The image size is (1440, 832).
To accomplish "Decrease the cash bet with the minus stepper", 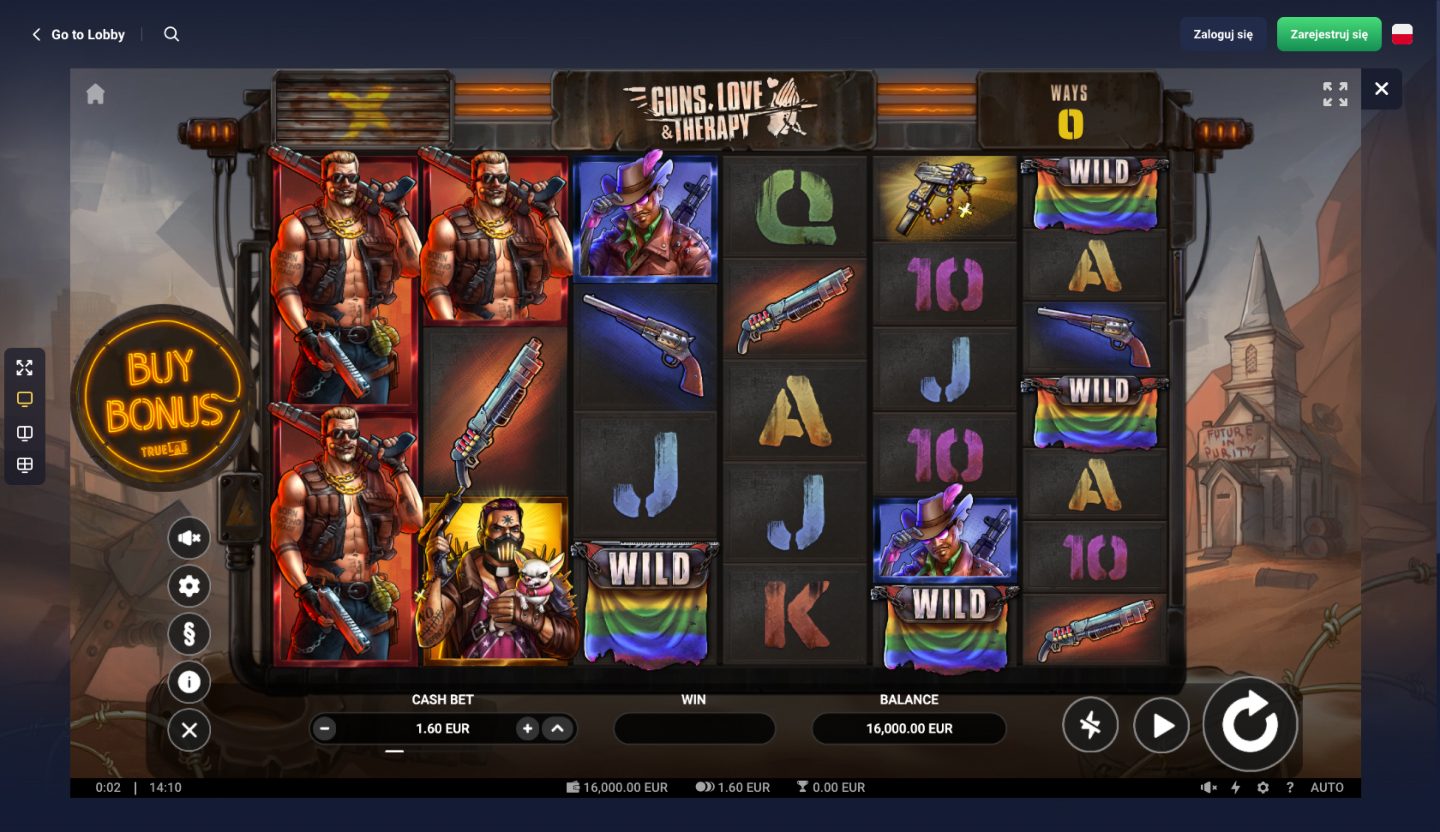I will pyautogui.click(x=324, y=728).
